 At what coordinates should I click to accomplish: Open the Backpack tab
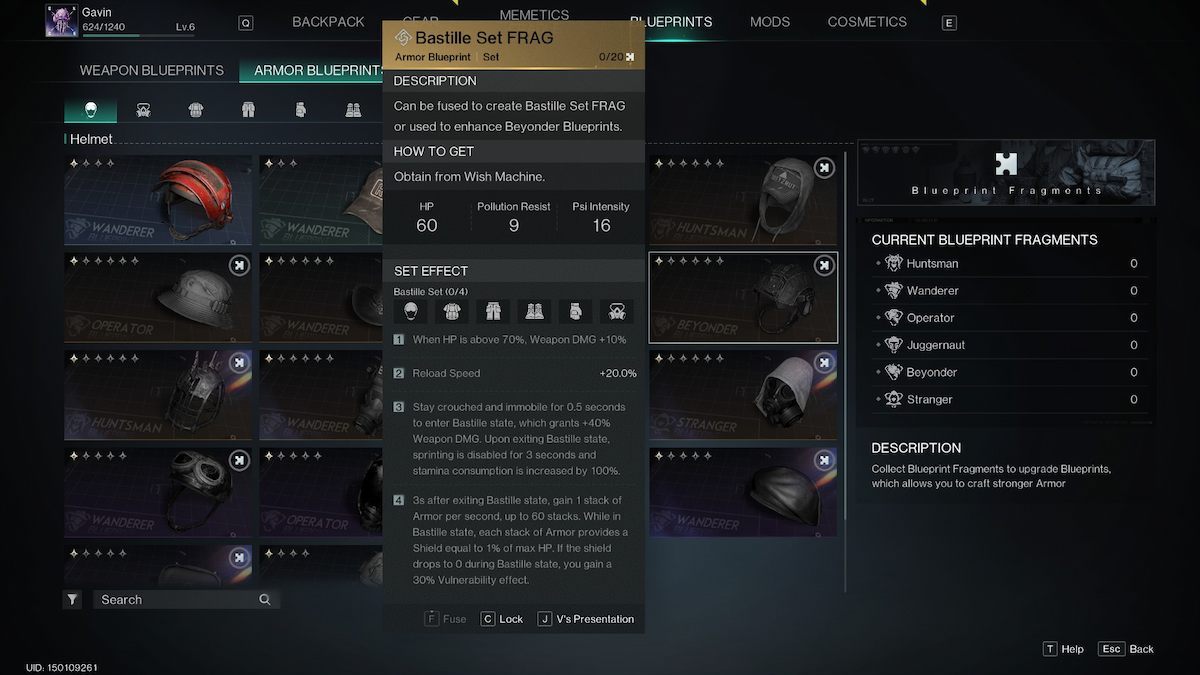coord(328,22)
